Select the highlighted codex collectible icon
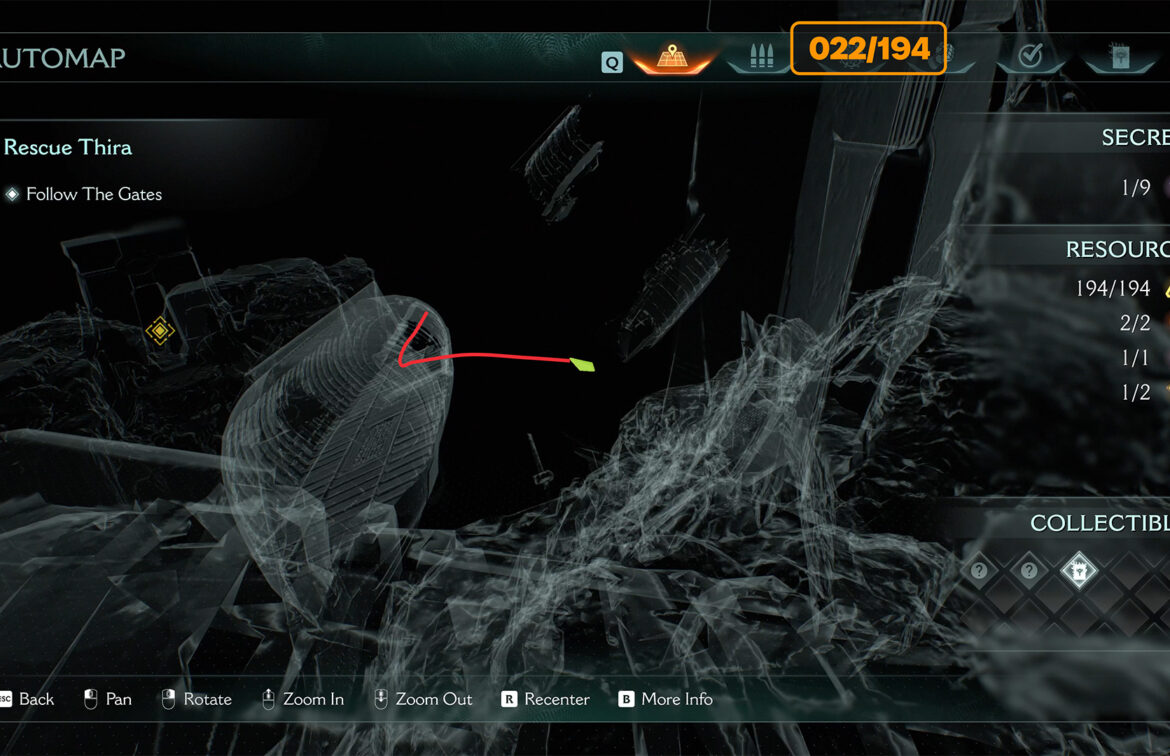1170x756 pixels. (x=1079, y=571)
